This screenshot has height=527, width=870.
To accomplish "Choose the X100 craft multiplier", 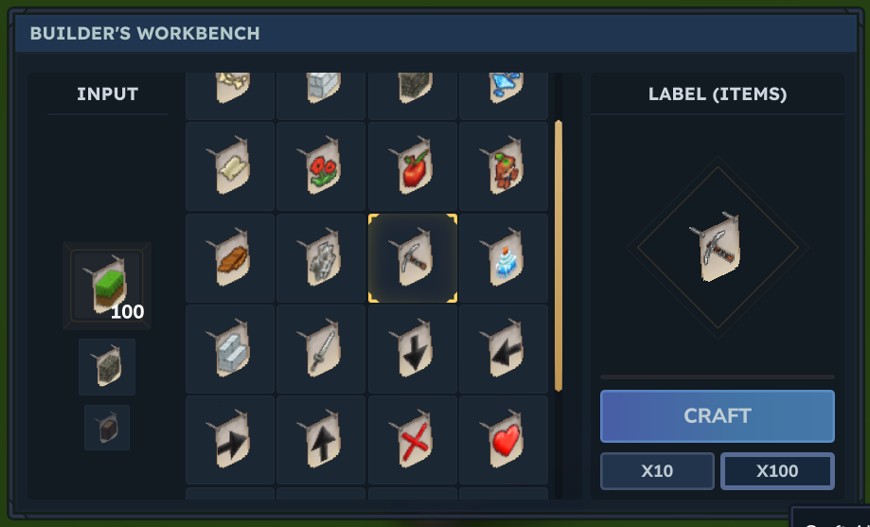I will (x=777, y=471).
